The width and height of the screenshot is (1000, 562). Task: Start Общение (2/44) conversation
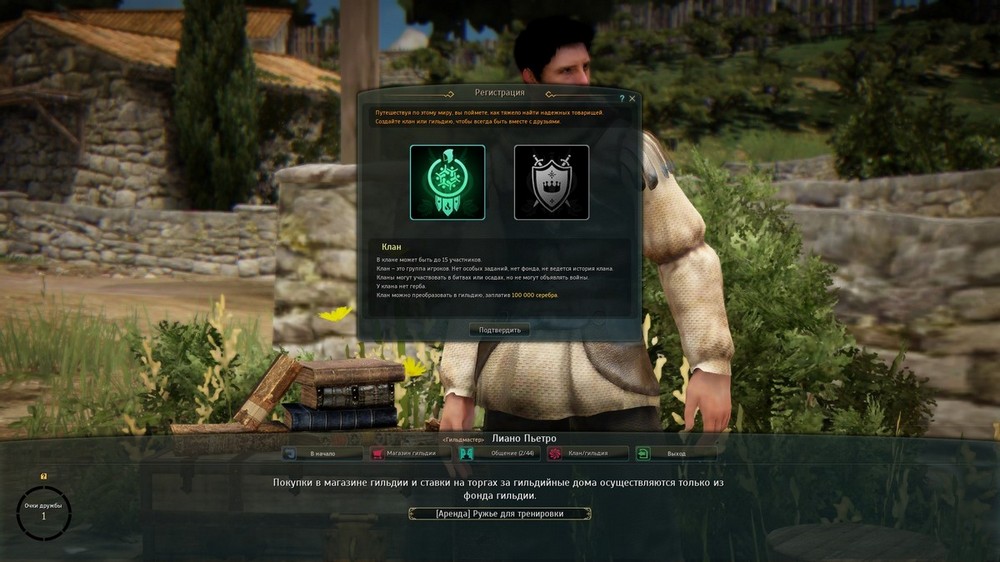pyautogui.click(x=499, y=453)
